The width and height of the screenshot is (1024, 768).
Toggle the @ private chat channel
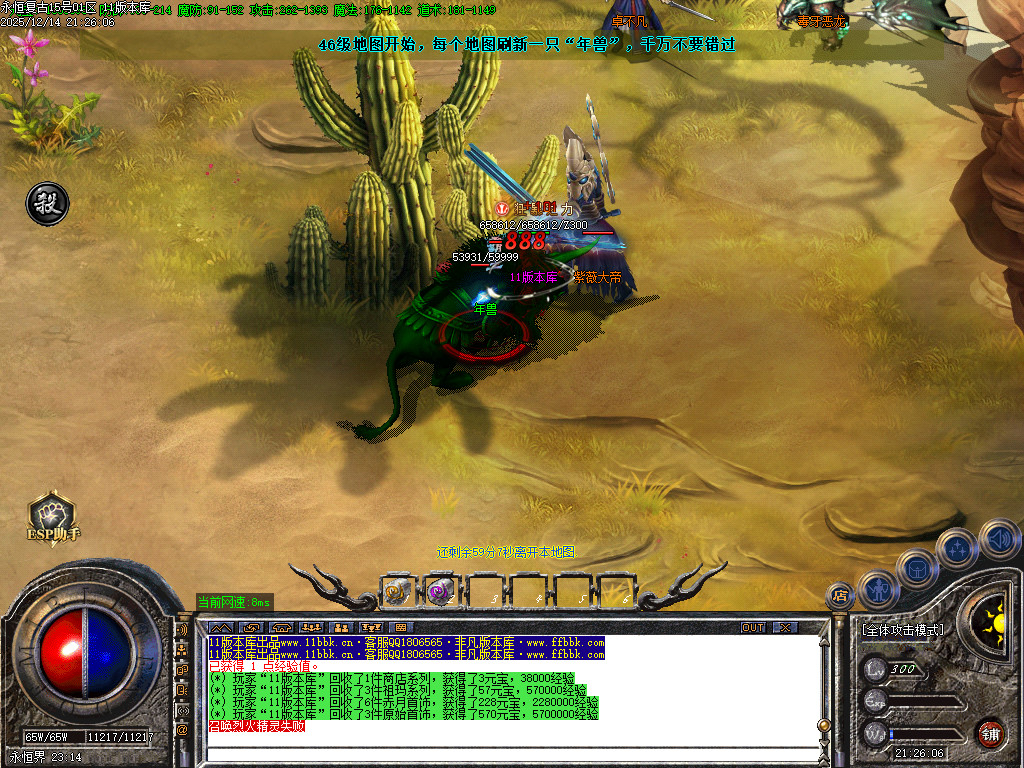click(x=182, y=730)
